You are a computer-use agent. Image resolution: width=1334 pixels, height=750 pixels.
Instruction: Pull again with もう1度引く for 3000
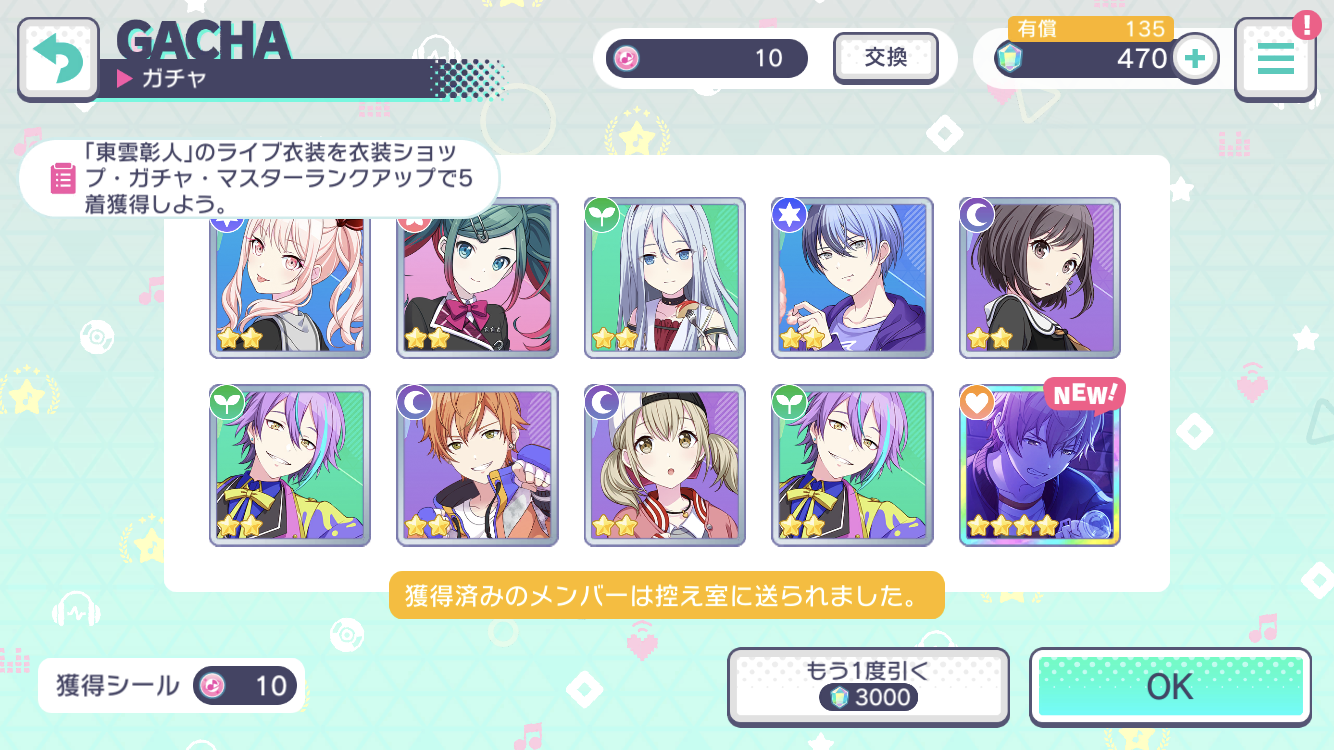867,685
